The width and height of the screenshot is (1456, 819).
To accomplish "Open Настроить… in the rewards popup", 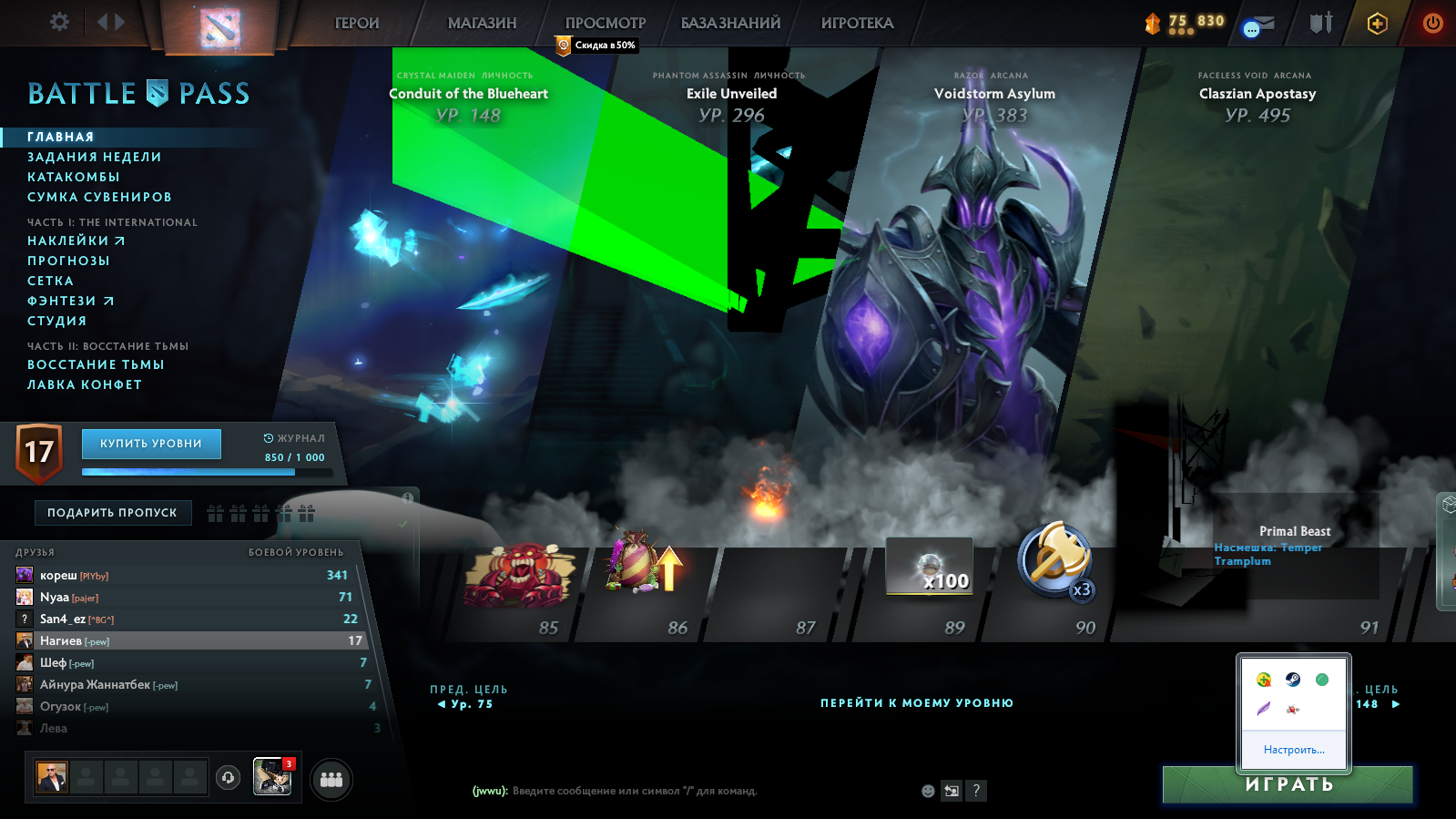I will 1293,748.
